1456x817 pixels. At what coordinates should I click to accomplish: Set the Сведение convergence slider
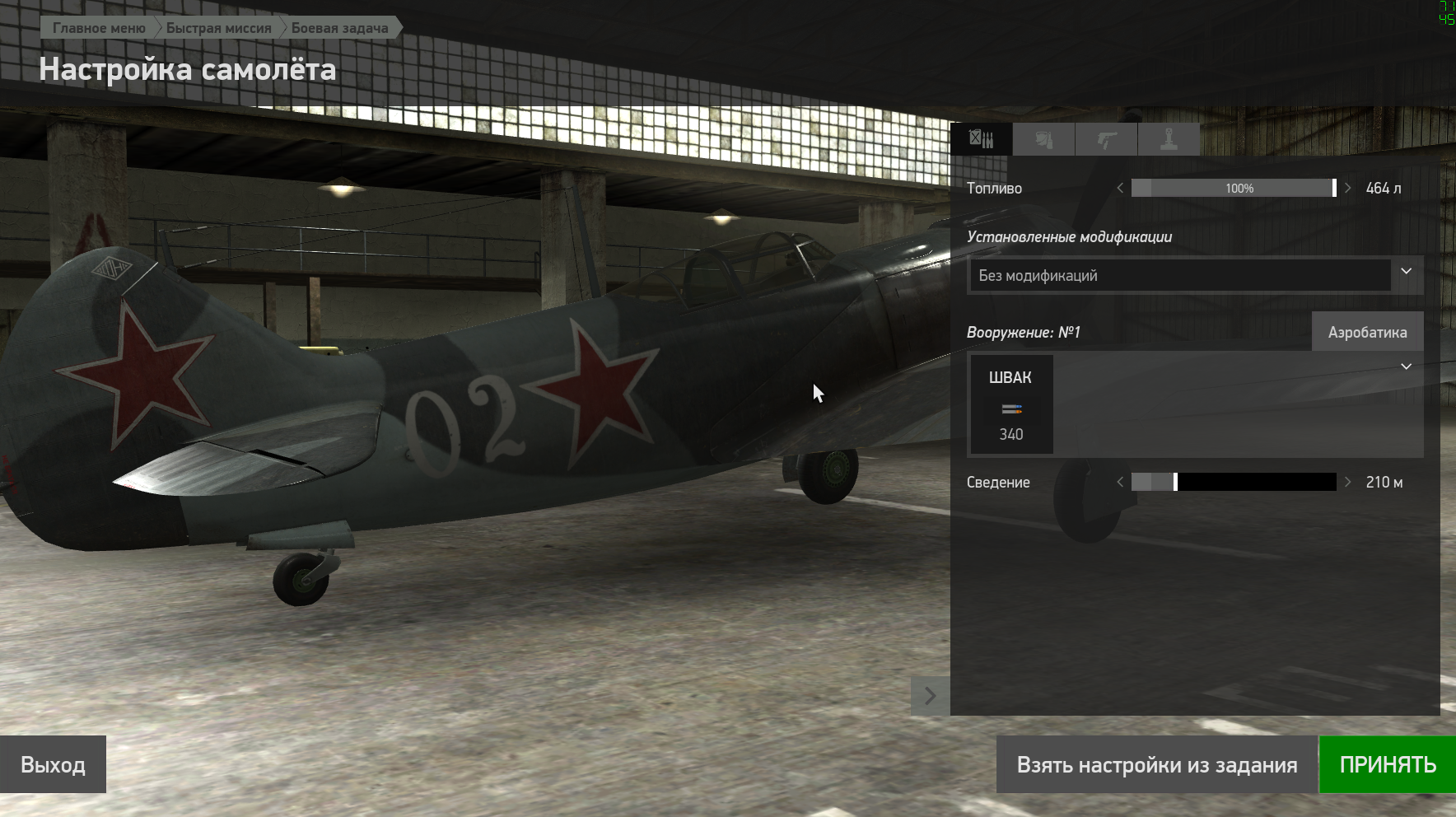pyautogui.click(x=1234, y=482)
